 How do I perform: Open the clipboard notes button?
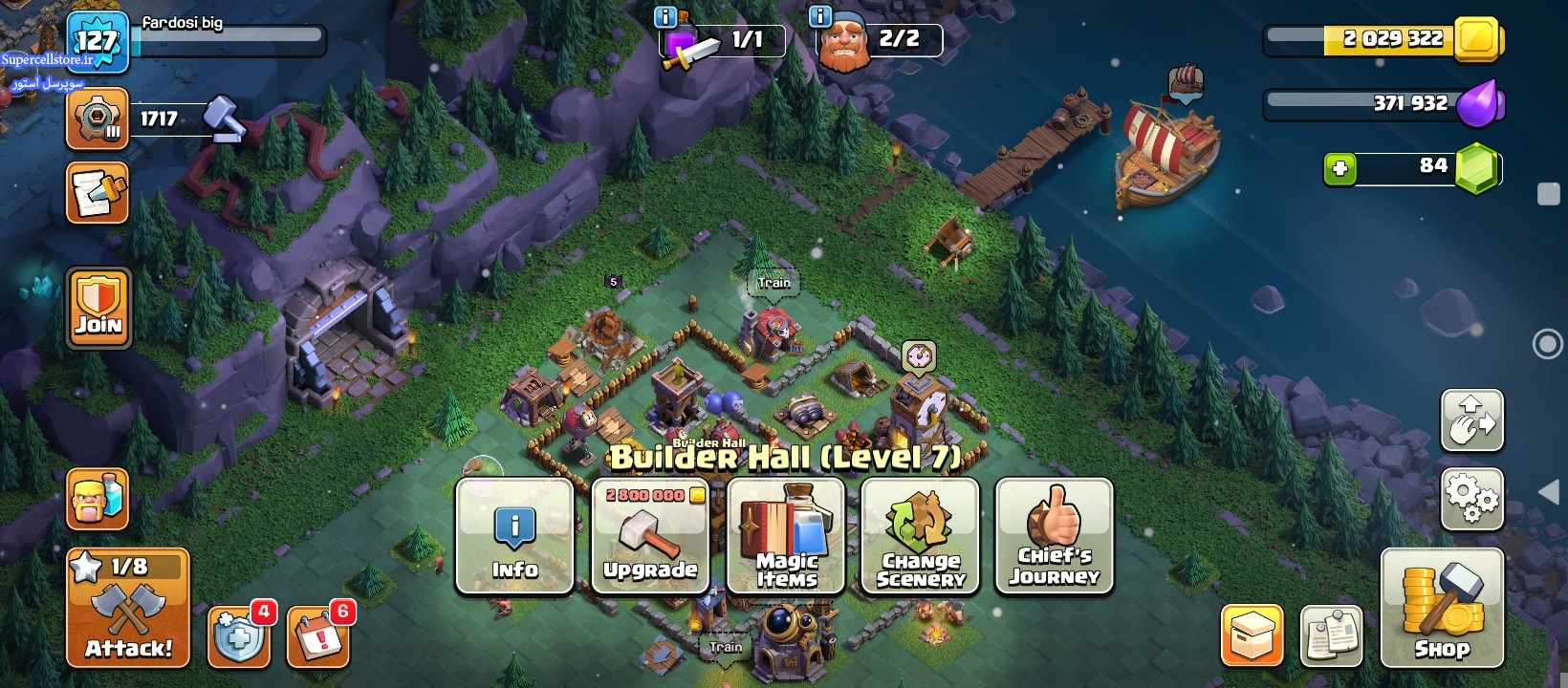click(x=1331, y=635)
